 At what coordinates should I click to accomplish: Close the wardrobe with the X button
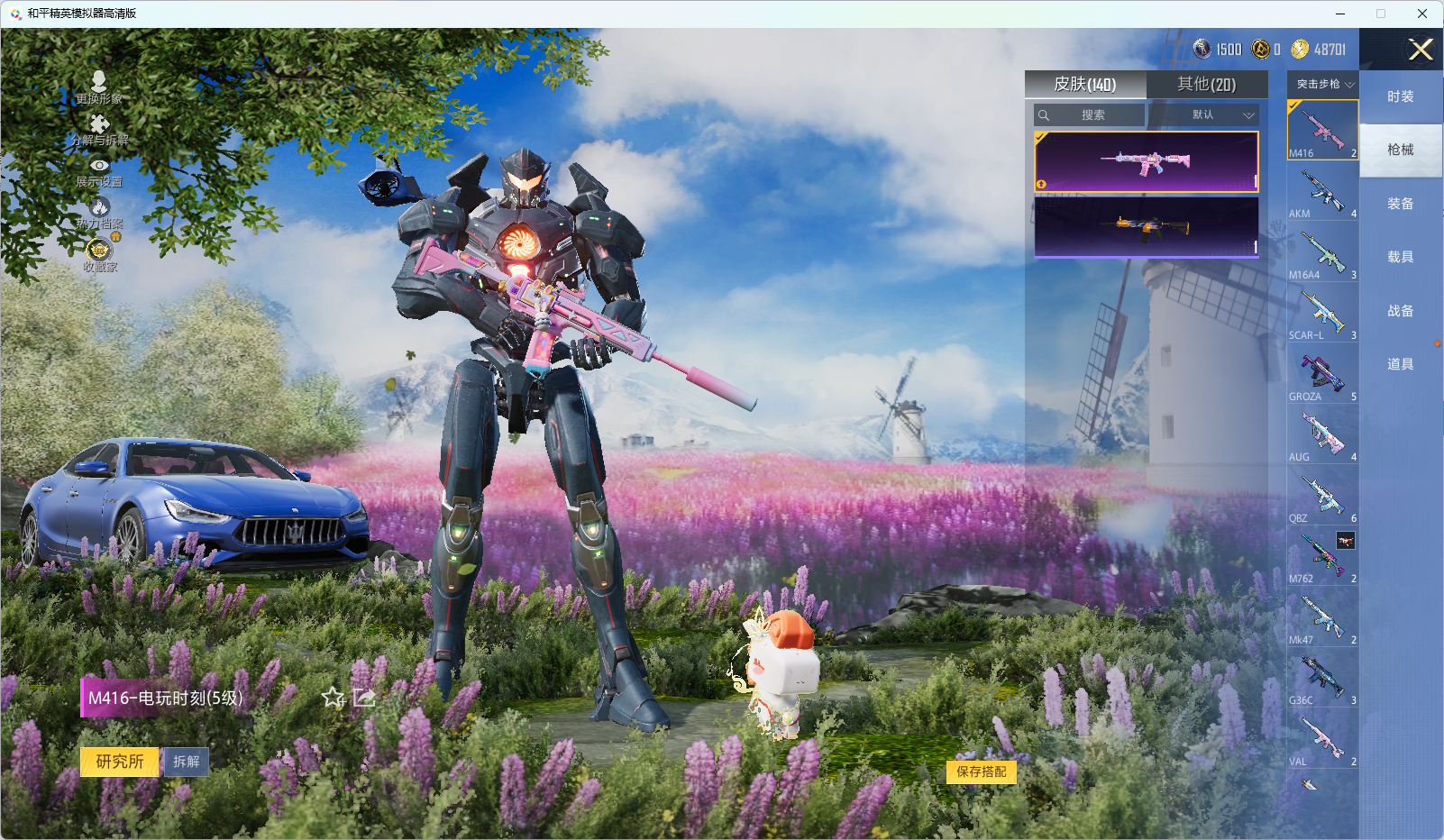pos(1421,50)
